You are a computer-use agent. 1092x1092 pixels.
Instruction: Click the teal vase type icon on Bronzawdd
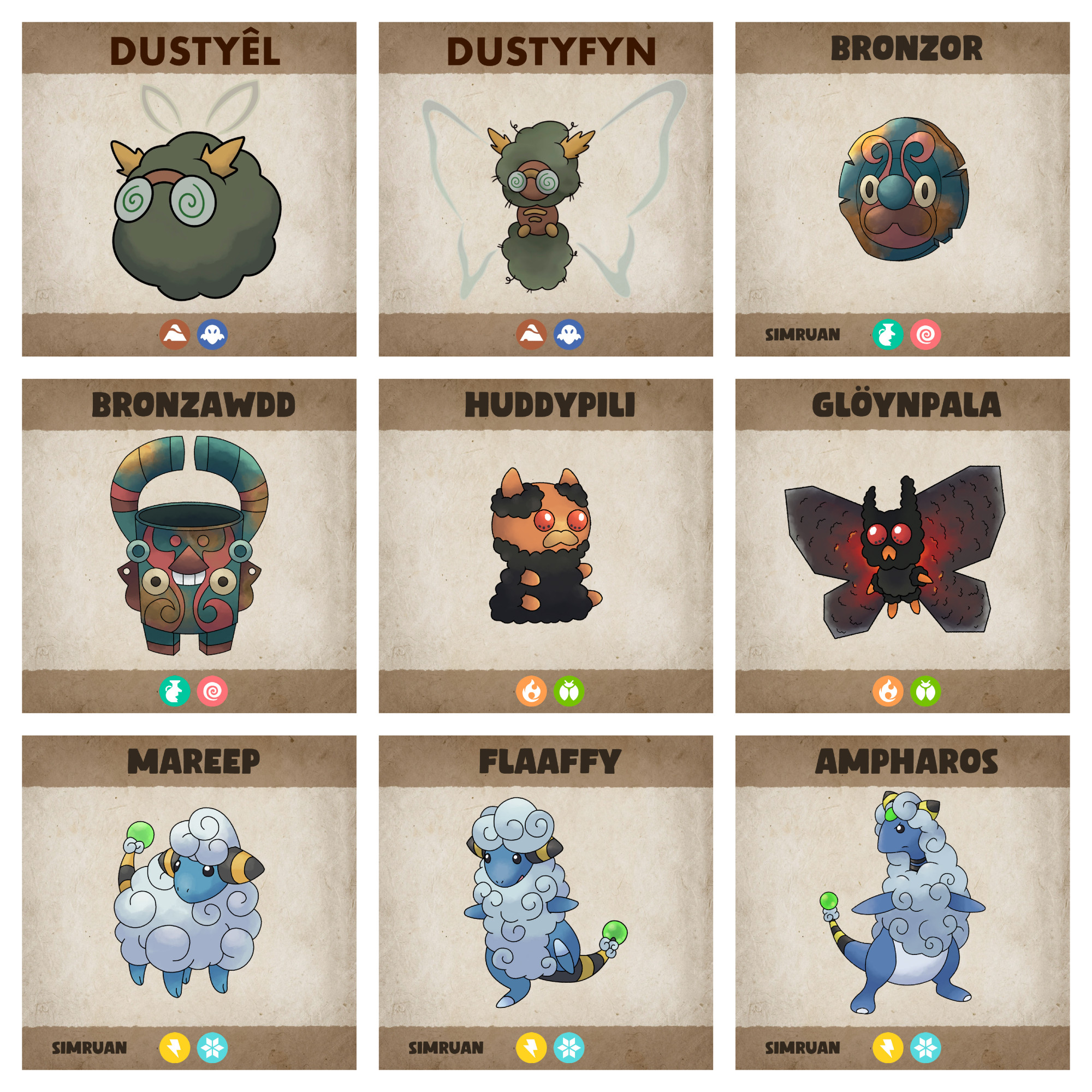pos(174,691)
